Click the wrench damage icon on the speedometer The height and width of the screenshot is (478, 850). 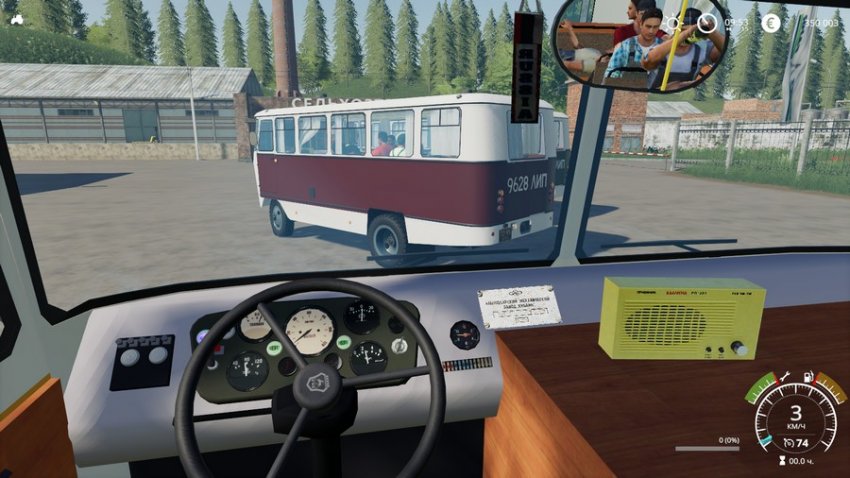point(786,377)
